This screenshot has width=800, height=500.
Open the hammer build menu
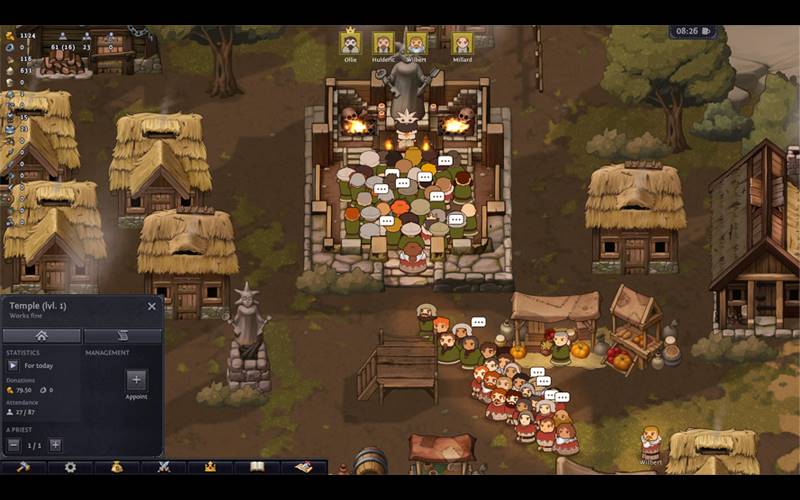tap(24, 467)
